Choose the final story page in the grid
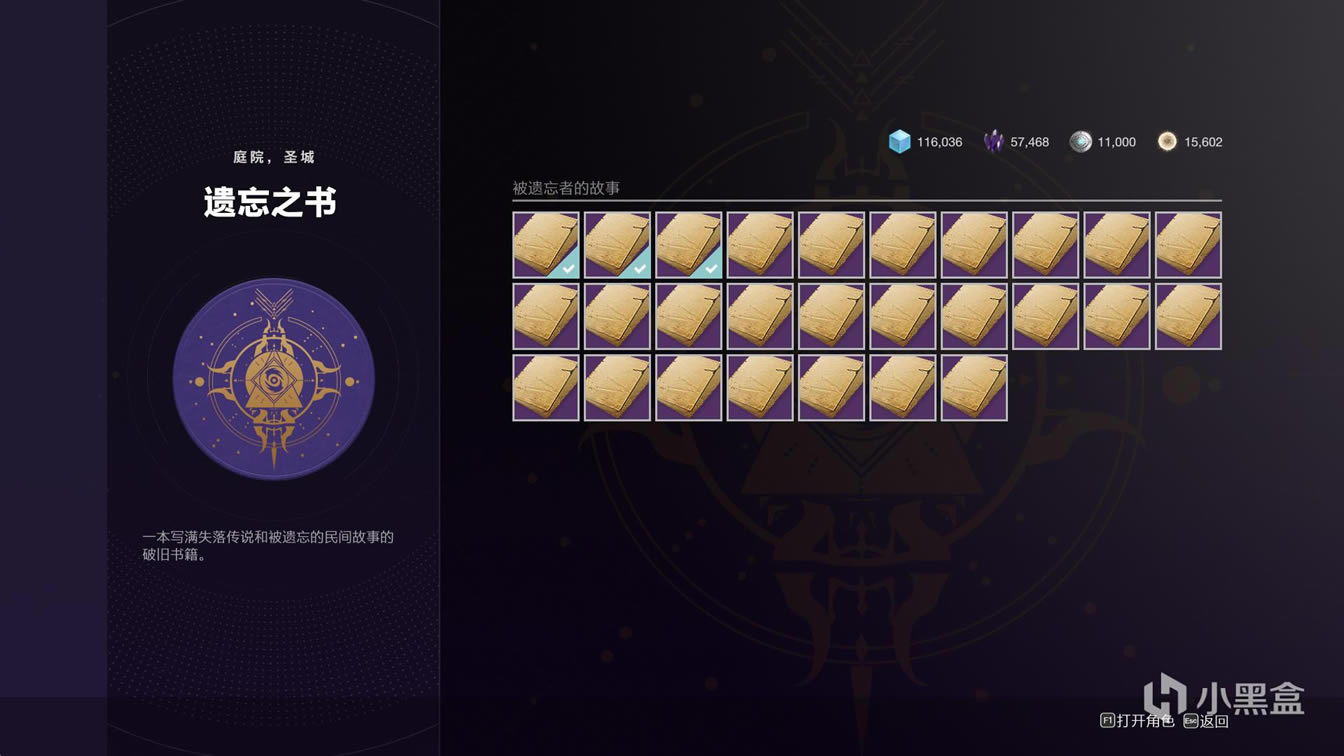The image size is (1344, 756). pyautogui.click(x=974, y=388)
